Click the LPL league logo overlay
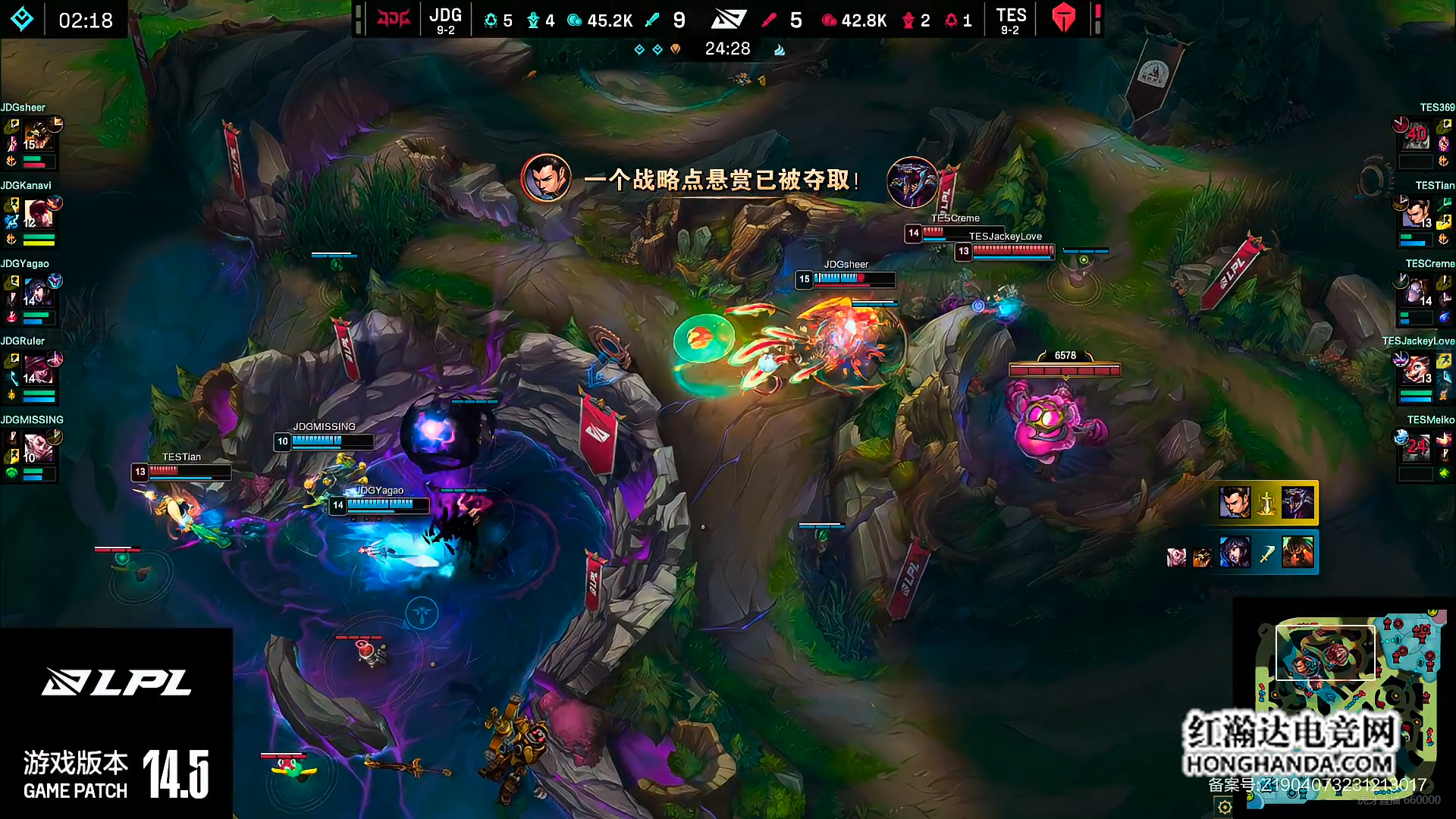The image size is (1456, 819). 116,682
